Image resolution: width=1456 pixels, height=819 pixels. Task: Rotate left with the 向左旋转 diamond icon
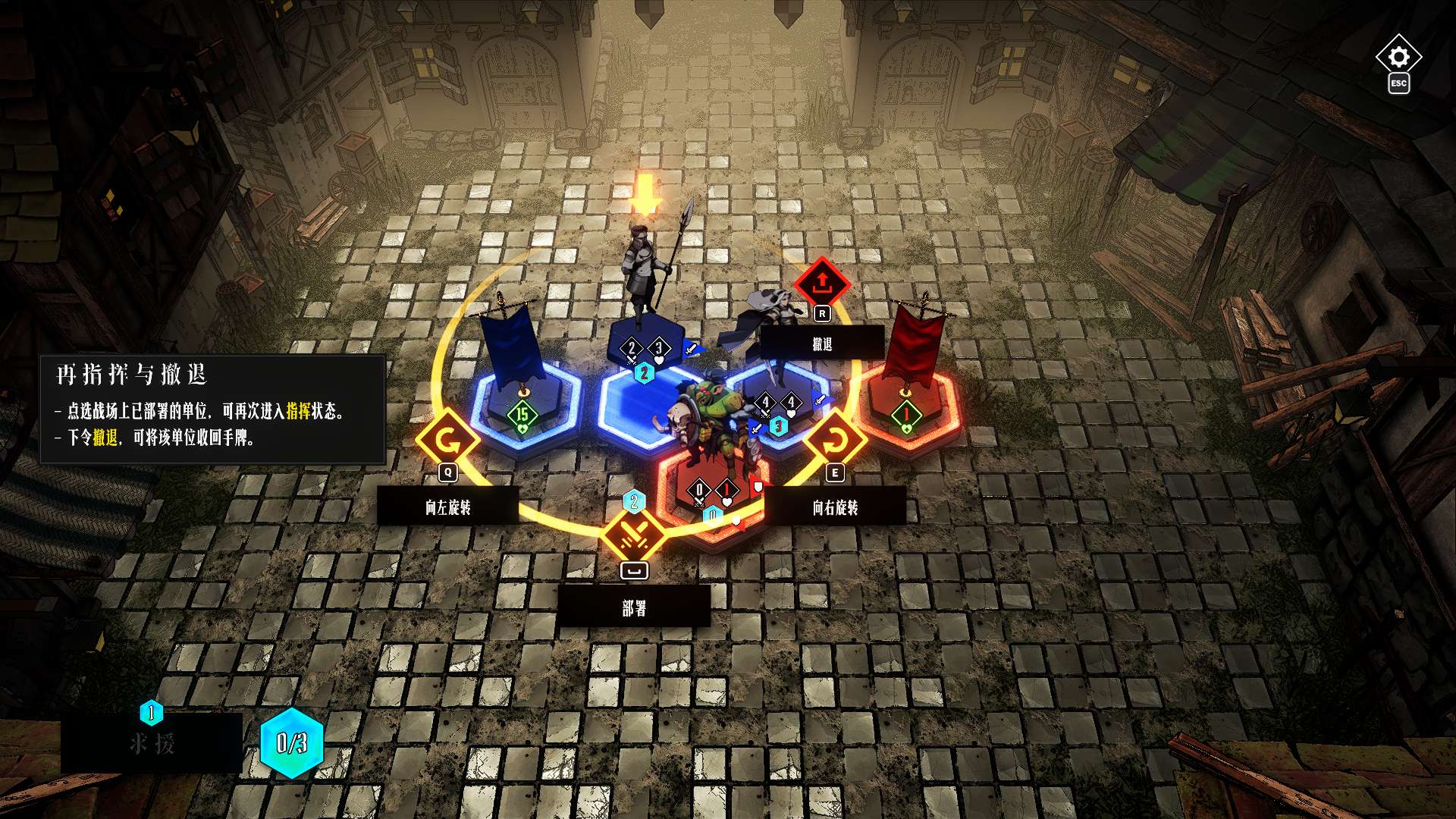(x=447, y=439)
